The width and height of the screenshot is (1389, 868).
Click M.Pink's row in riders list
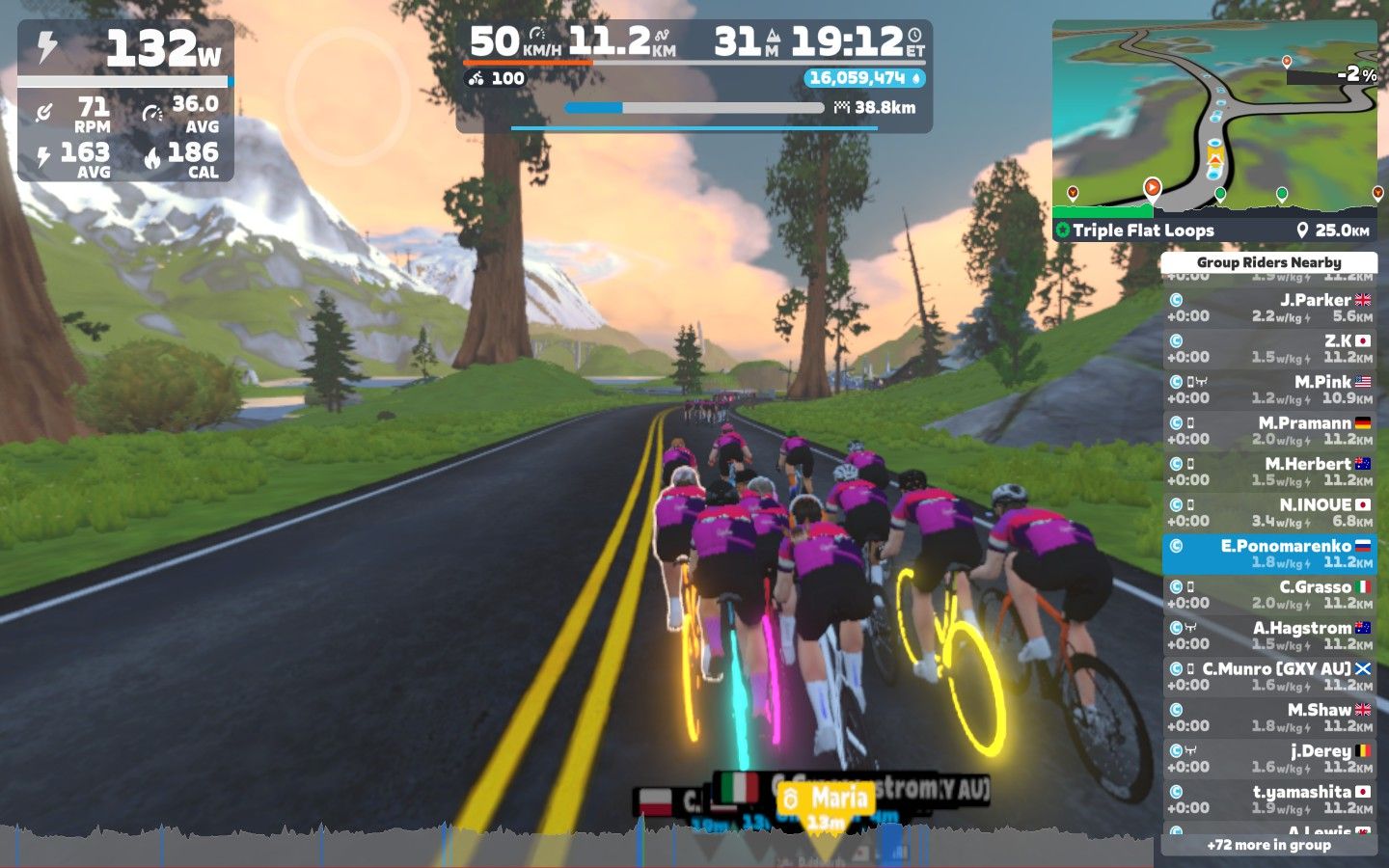coord(1268,390)
